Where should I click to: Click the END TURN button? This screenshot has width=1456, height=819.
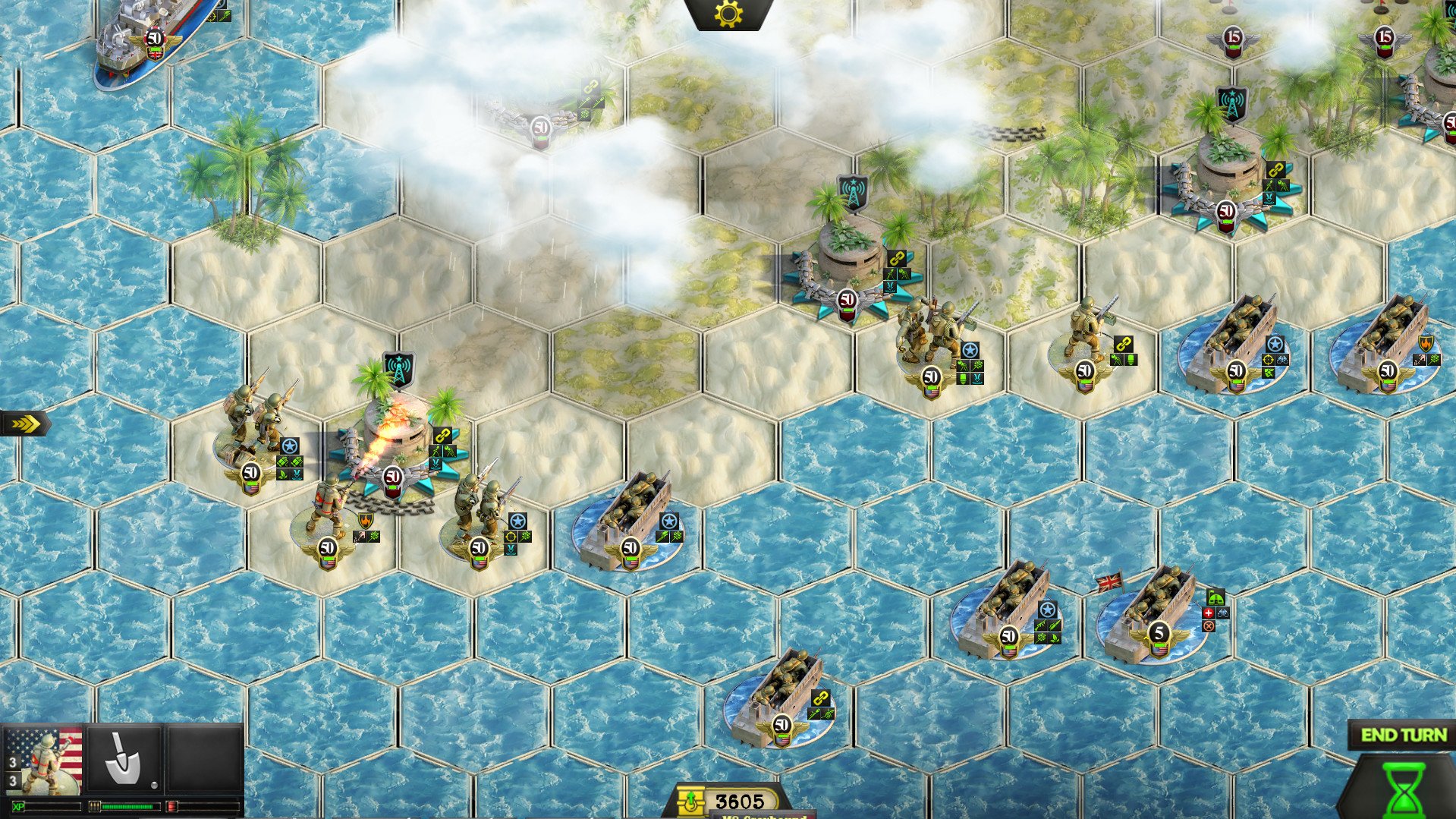pos(1403,735)
